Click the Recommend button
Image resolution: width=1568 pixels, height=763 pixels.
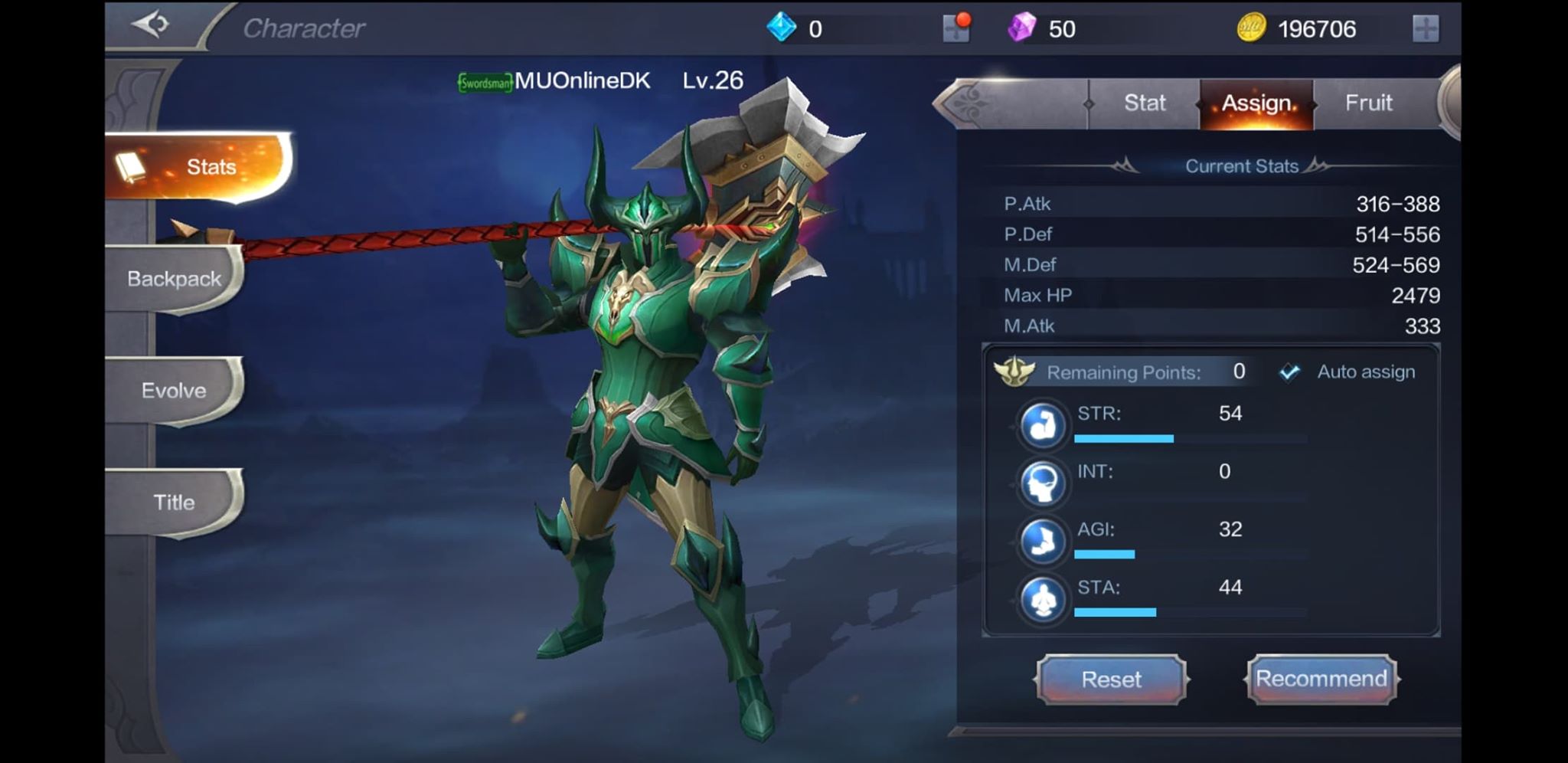pyautogui.click(x=1322, y=679)
